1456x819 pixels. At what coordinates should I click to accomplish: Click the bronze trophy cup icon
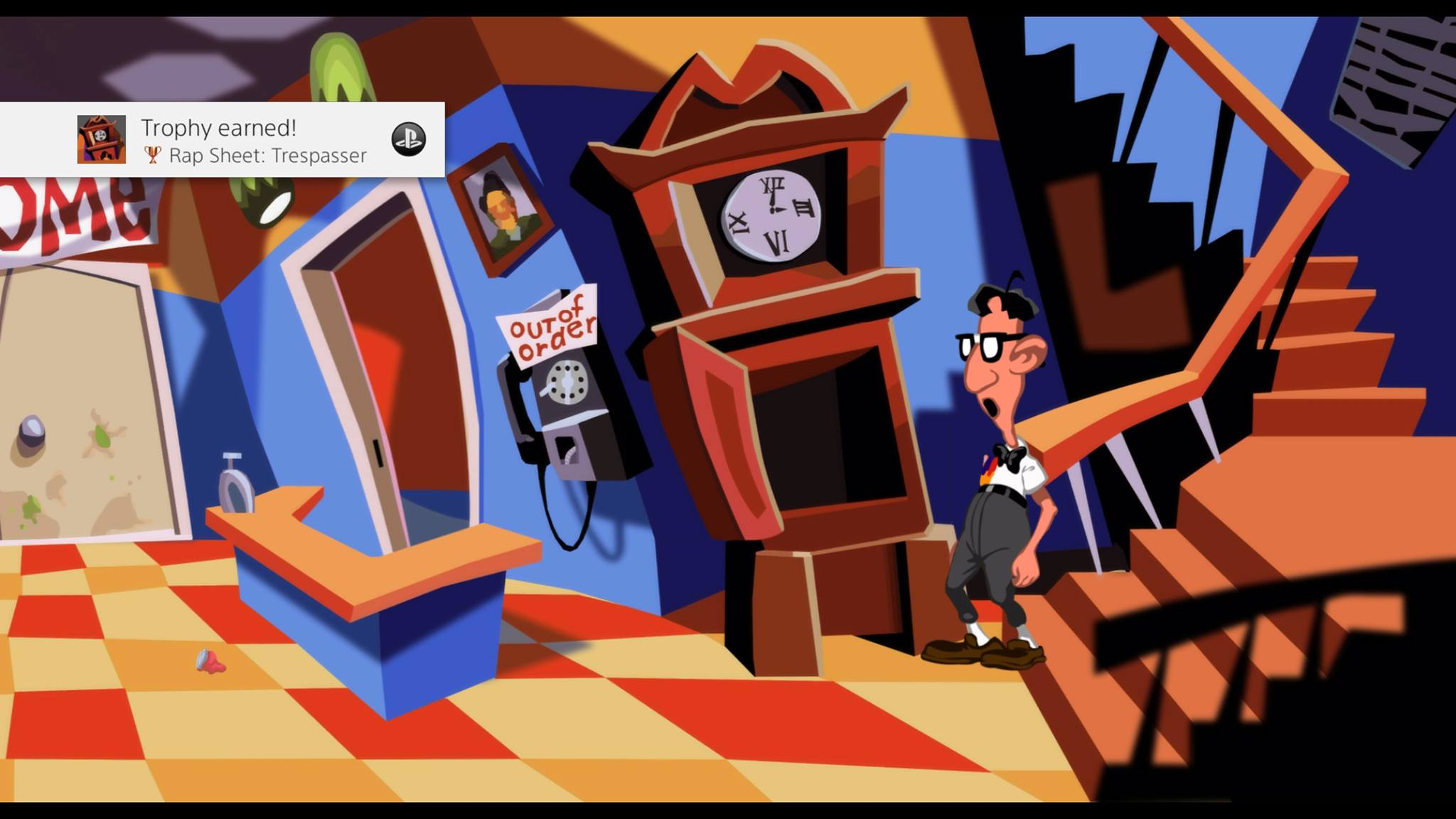(154, 154)
